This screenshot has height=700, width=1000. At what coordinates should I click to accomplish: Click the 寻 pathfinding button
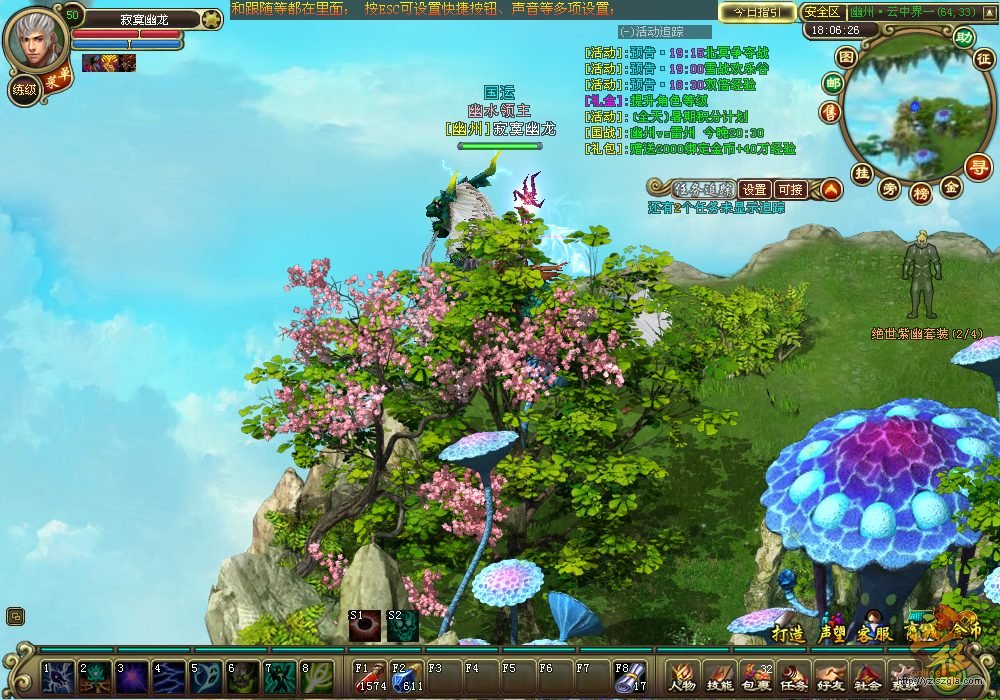point(977,166)
